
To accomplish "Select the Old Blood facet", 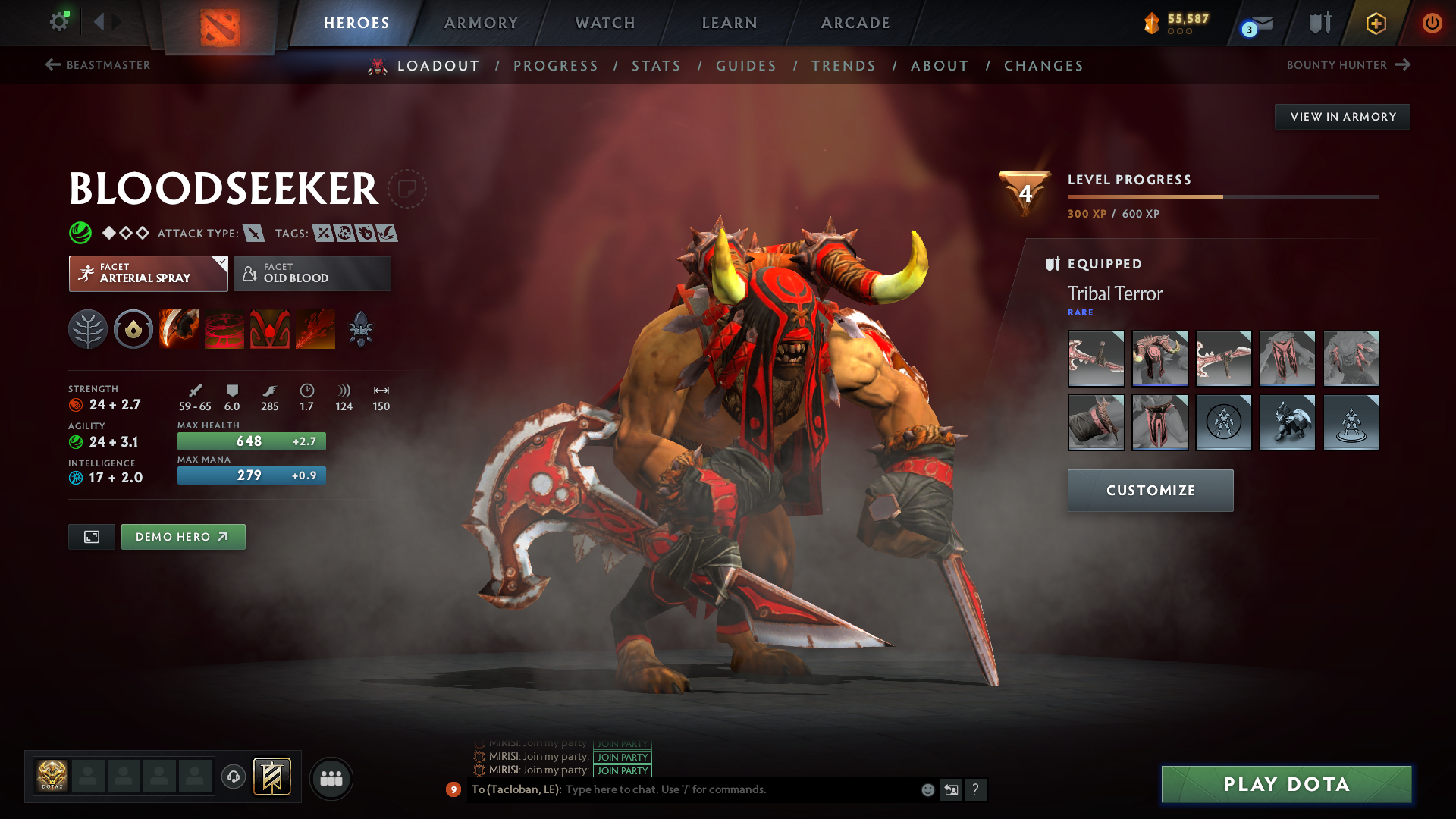I will pos(312,274).
